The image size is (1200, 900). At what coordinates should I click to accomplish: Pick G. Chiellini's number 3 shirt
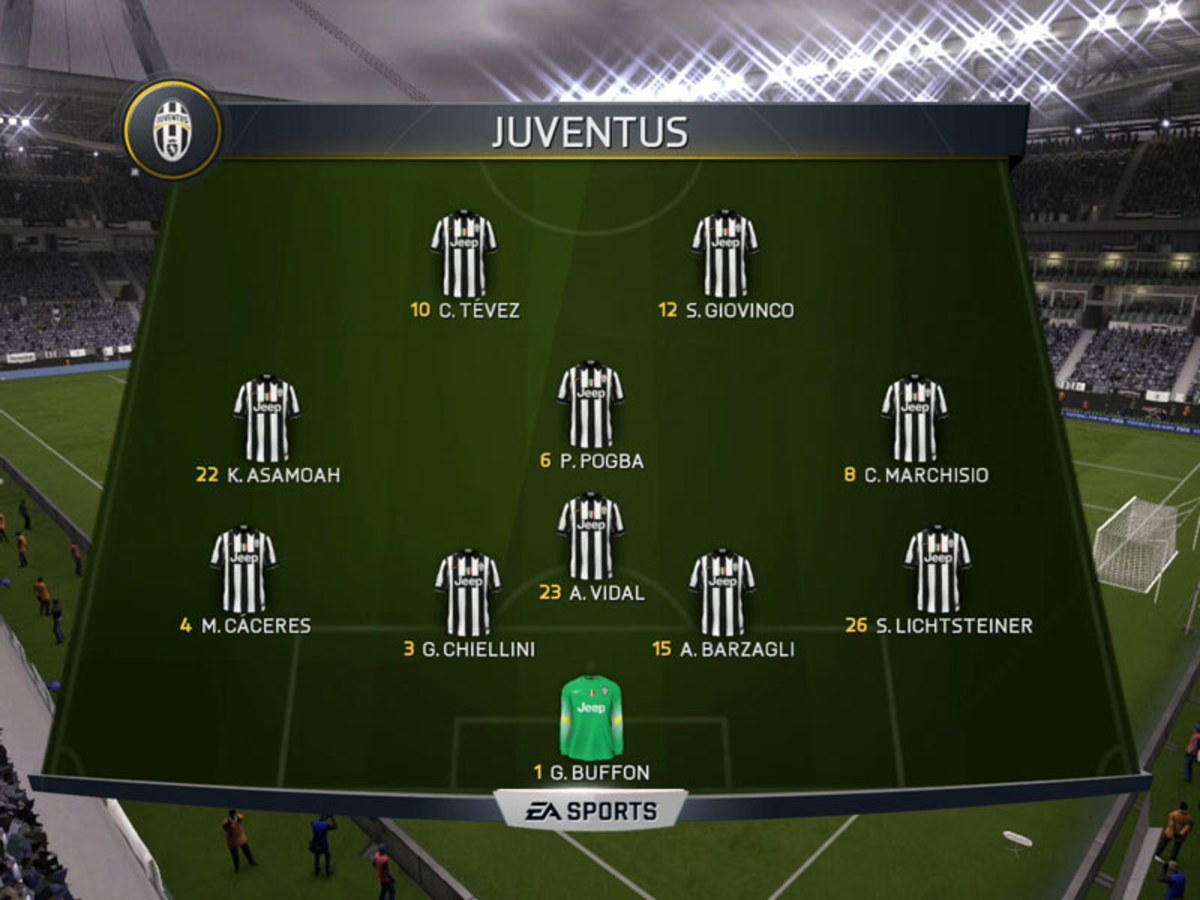[467, 592]
